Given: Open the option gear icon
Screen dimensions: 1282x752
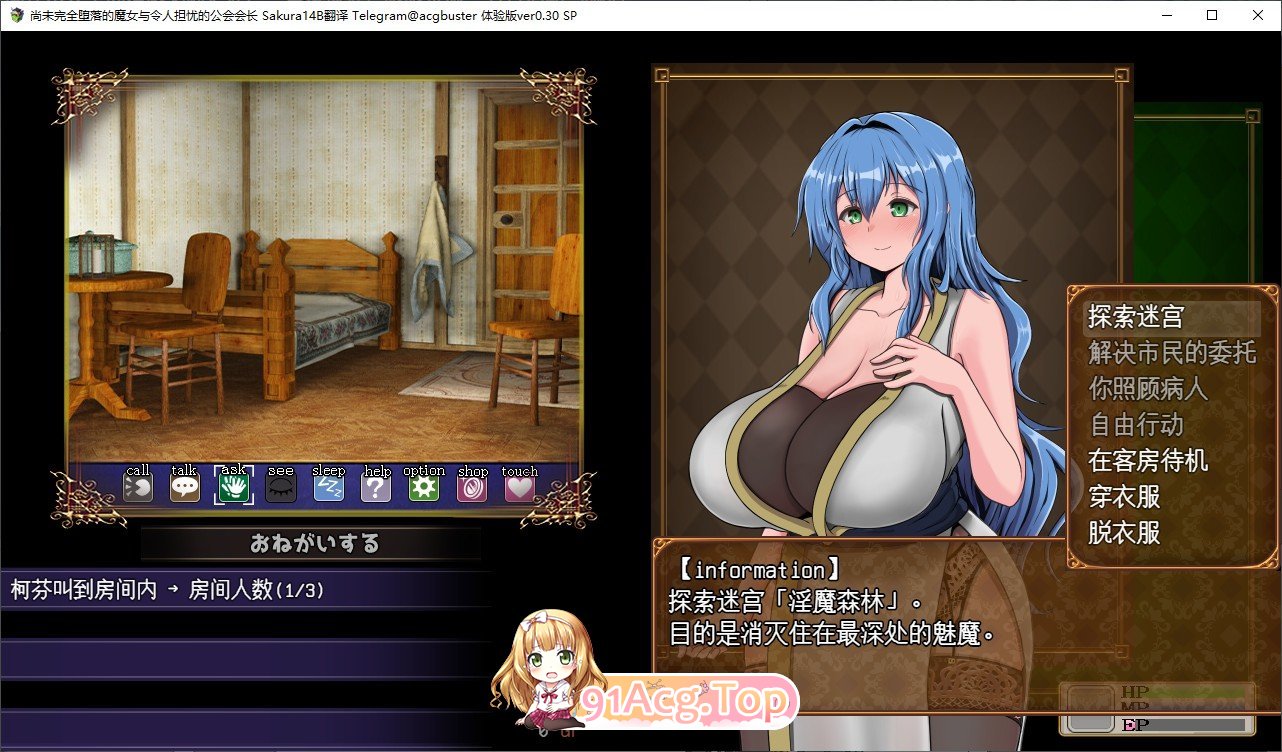Looking at the screenshot, I should click(x=424, y=486).
